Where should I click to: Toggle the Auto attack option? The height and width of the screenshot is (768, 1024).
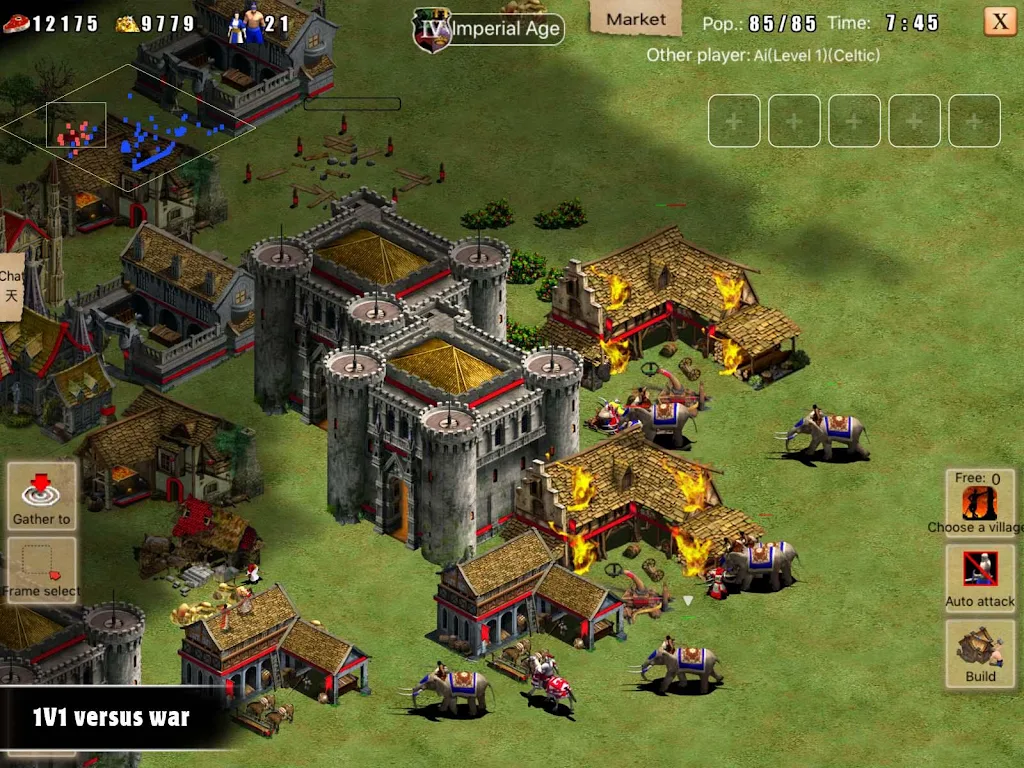click(980, 576)
